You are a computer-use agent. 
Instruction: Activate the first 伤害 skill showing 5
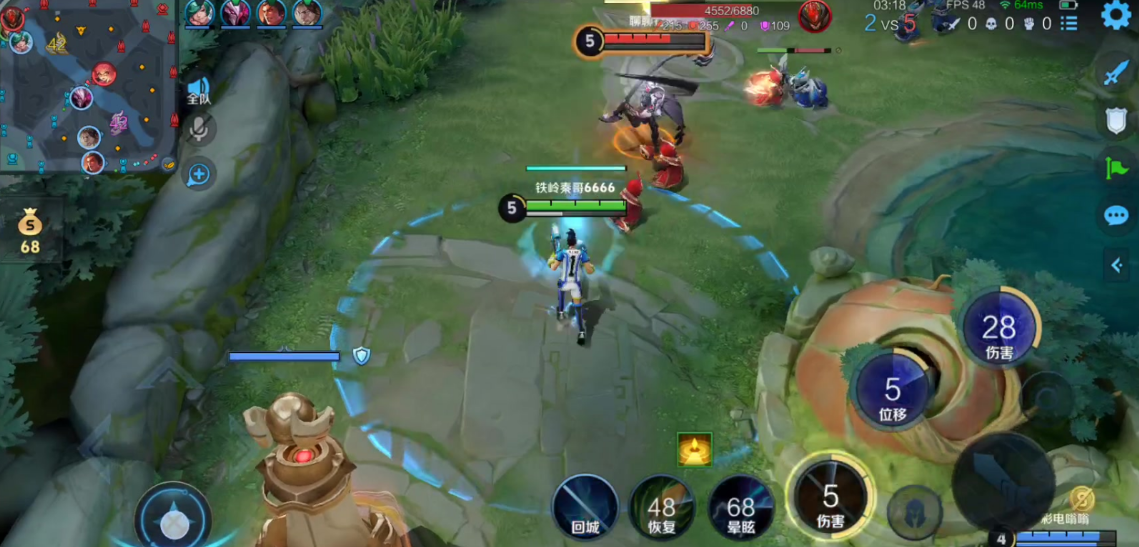coord(830,496)
